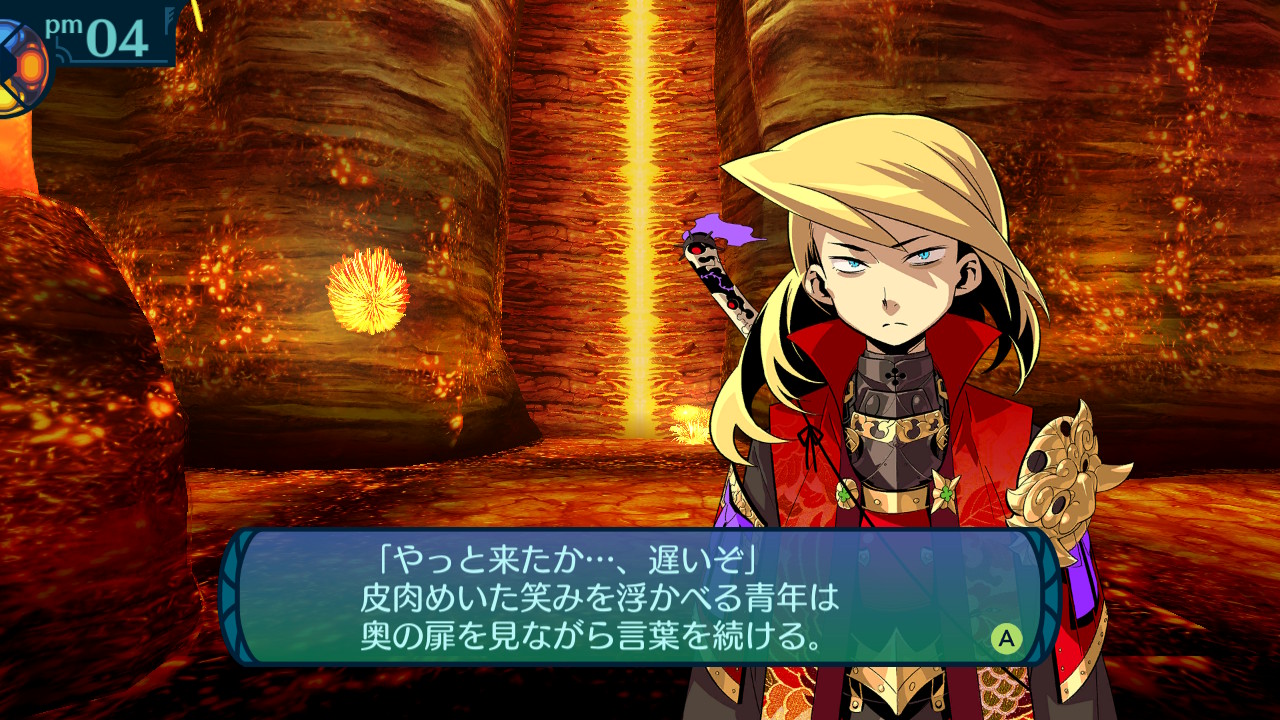The image size is (1280, 720).
Task: Advance the dialogue in the text box
Action: point(1006,638)
